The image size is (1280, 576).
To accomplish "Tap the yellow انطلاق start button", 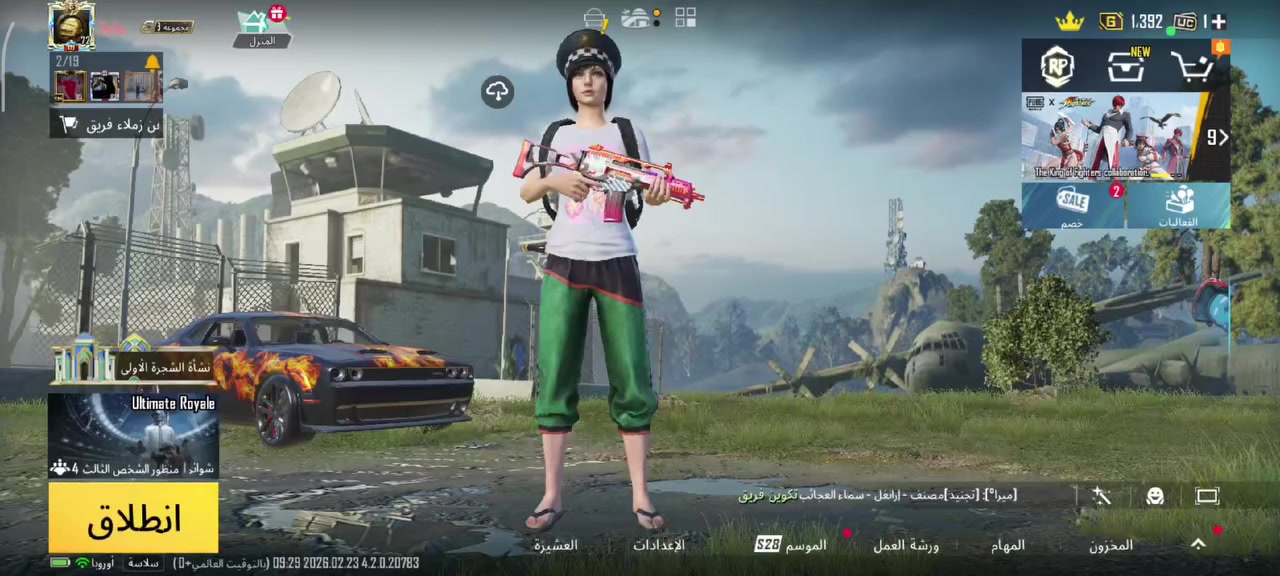I will click(133, 518).
